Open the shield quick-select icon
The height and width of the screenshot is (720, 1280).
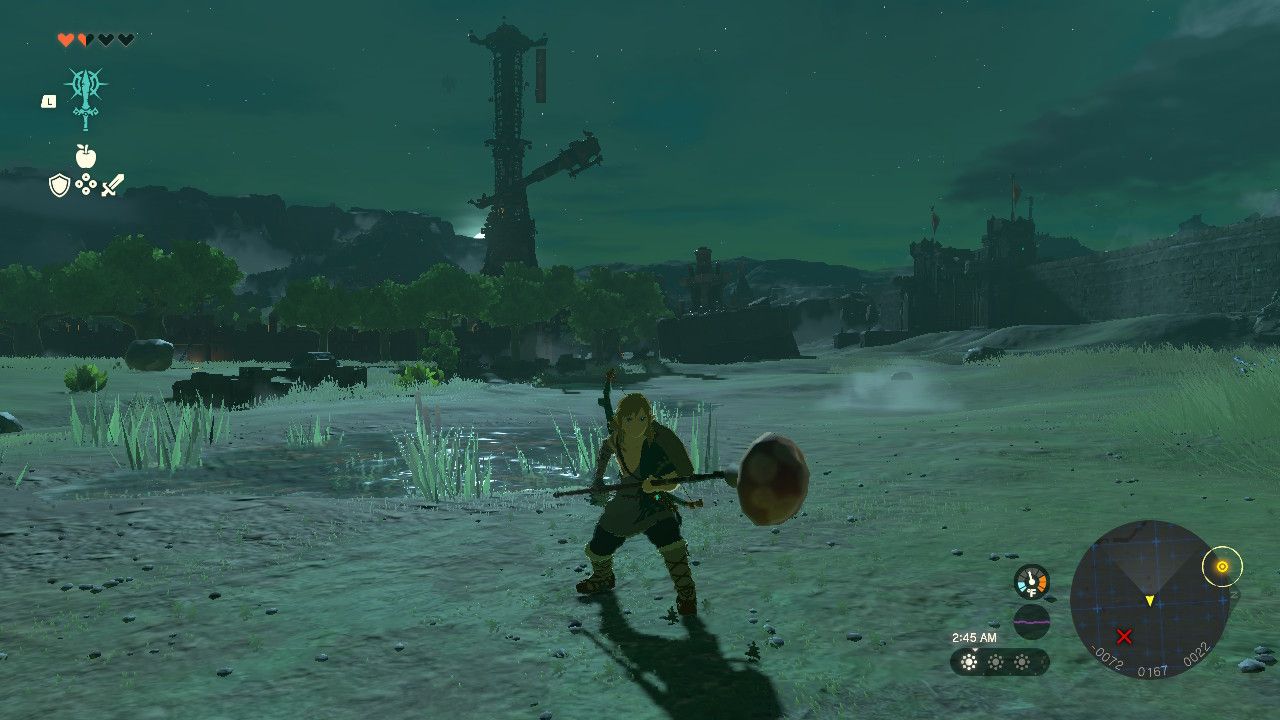(59, 185)
